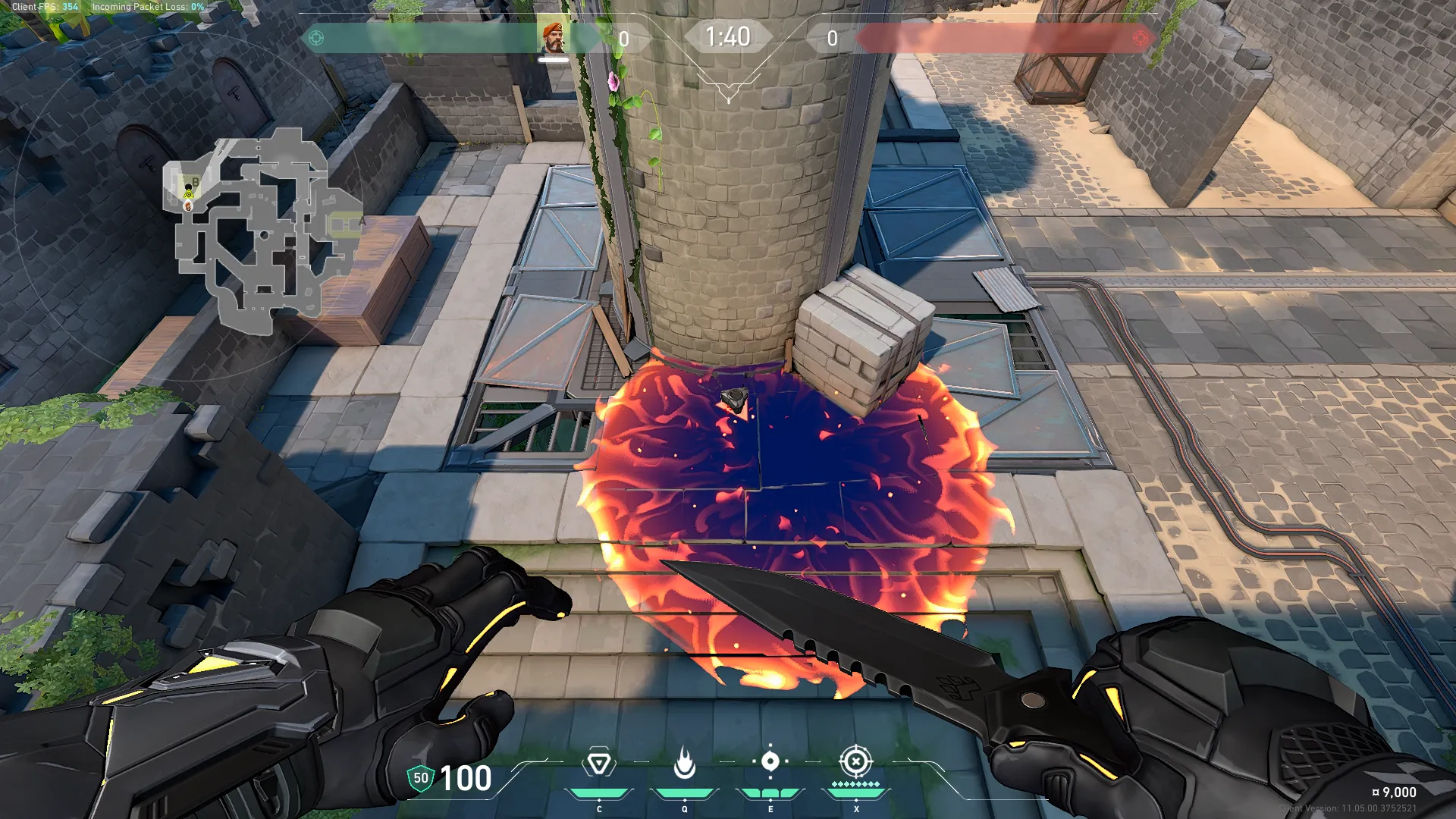Trigger the E ability orb icon
Screen dimensions: 1456x819
click(770, 761)
